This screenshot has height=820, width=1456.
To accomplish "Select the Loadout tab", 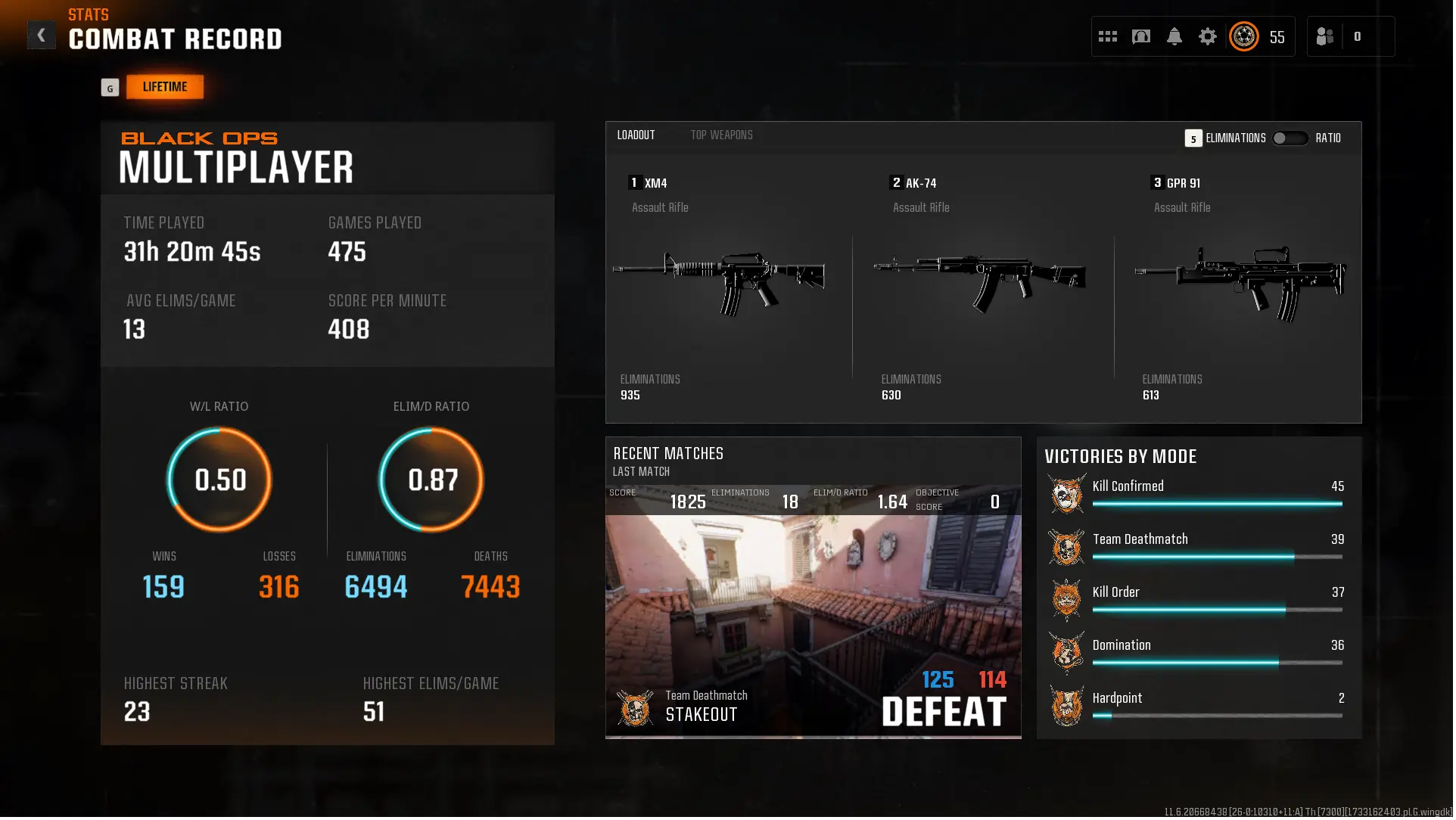I will 636,135.
